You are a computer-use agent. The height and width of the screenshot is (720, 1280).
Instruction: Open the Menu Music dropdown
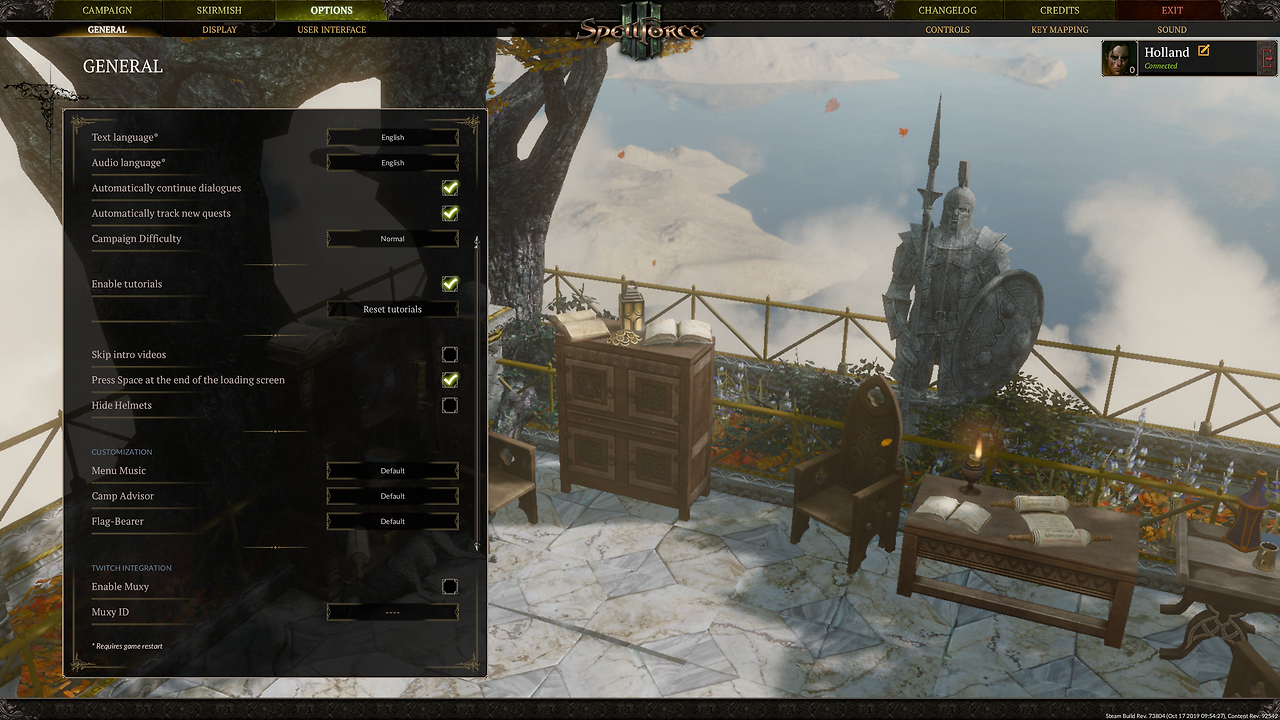[x=392, y=471]
